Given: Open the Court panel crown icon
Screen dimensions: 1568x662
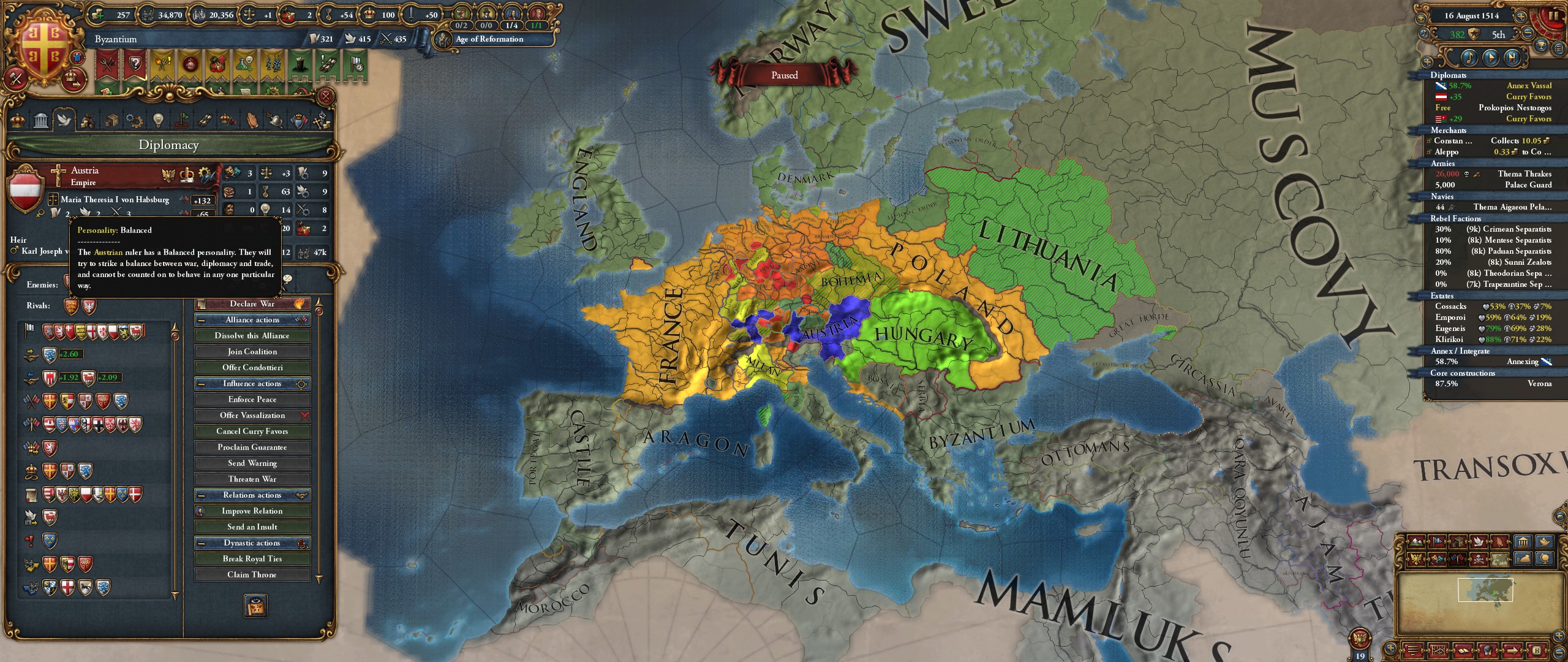Looking at the screenshot, I should tap(17, 121).
